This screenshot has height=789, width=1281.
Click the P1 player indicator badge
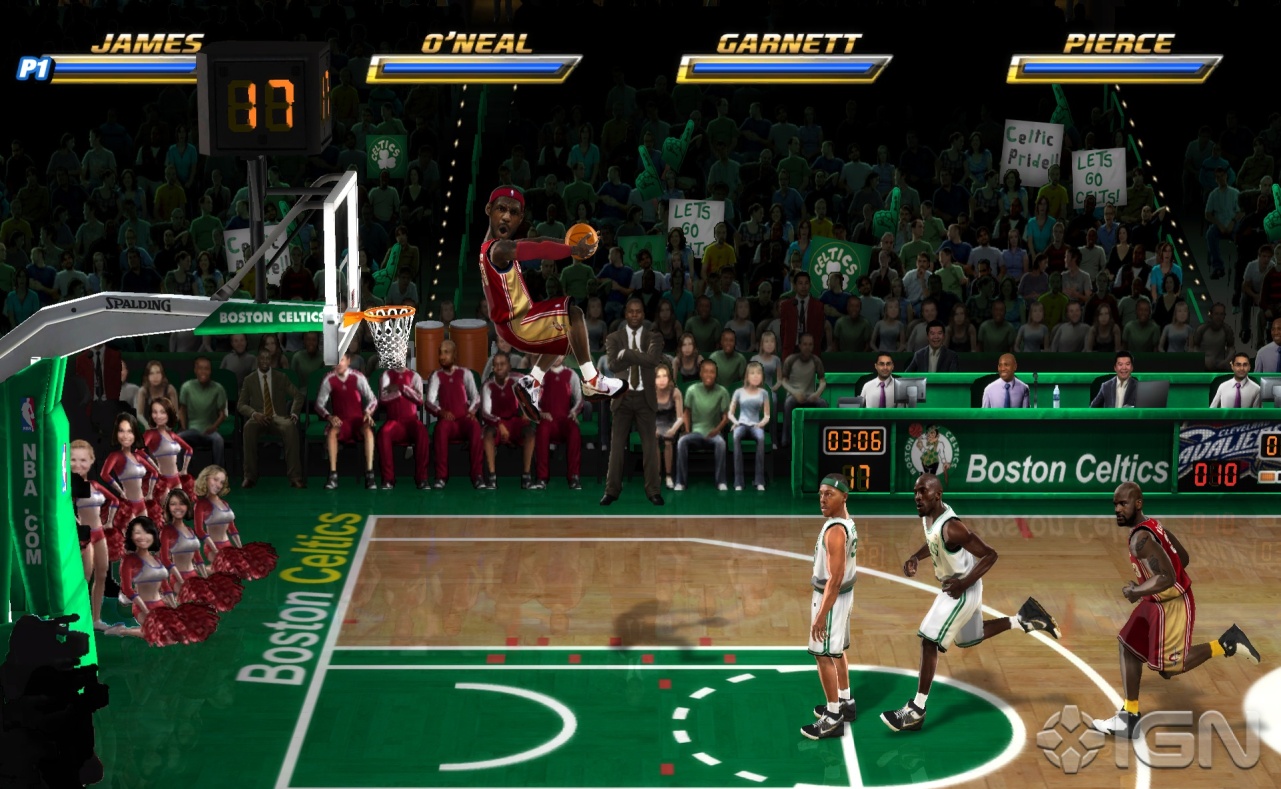pyautogui.click(x=31, y=67)
